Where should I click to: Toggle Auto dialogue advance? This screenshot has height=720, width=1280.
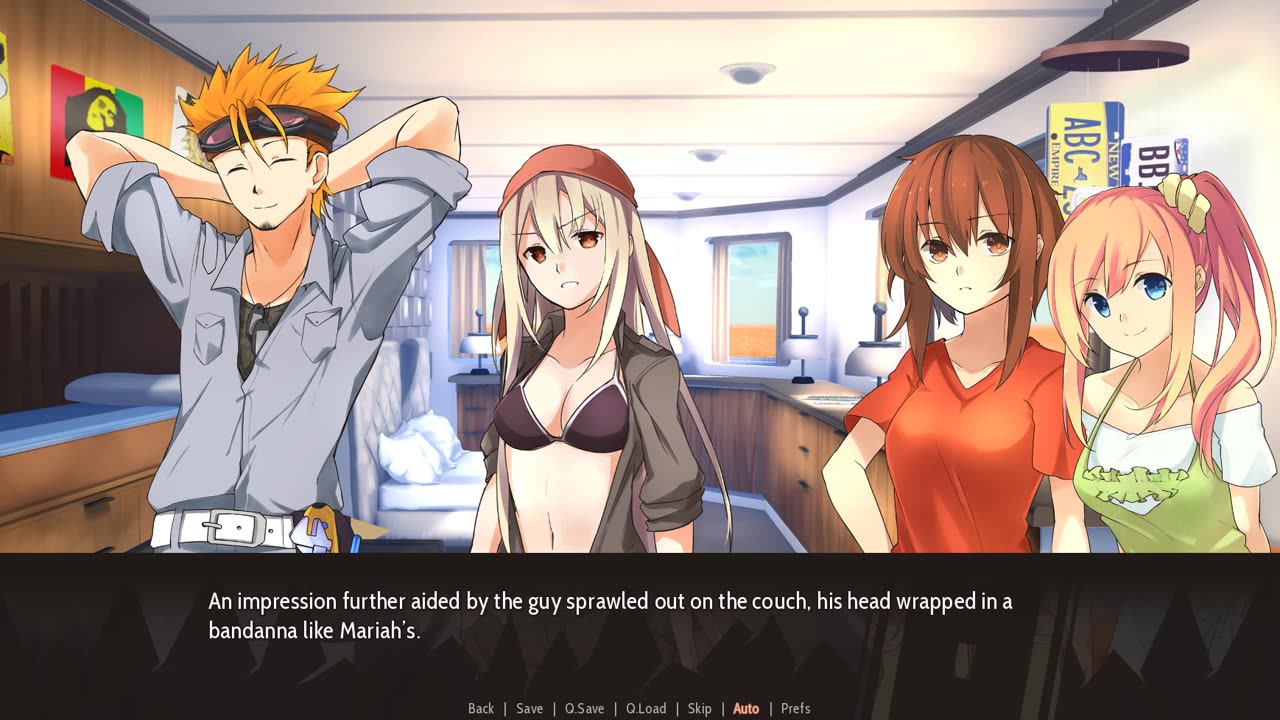click(746, 709)
